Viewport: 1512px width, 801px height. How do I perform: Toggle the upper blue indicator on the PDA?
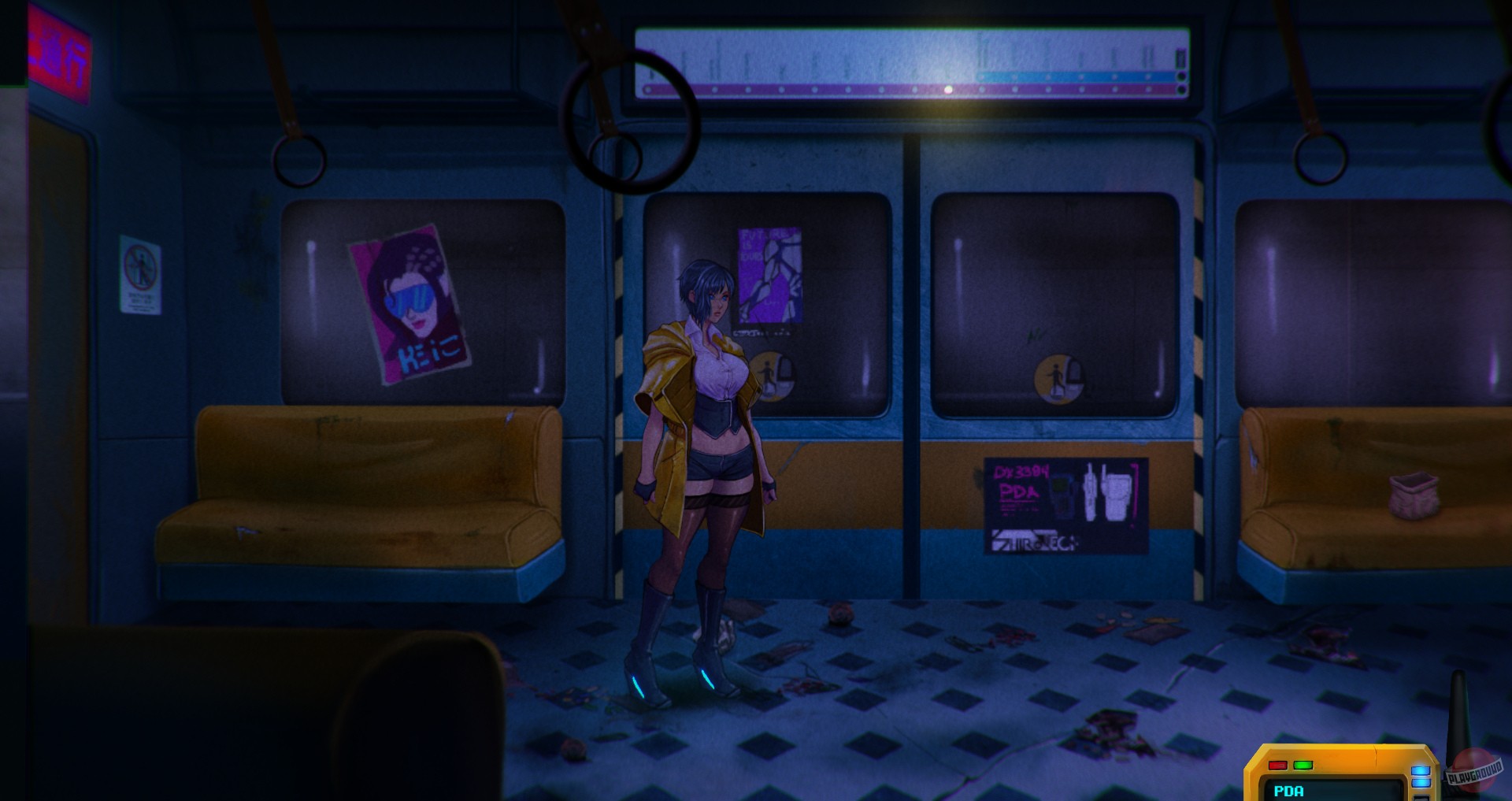(x=1421, y=770)
